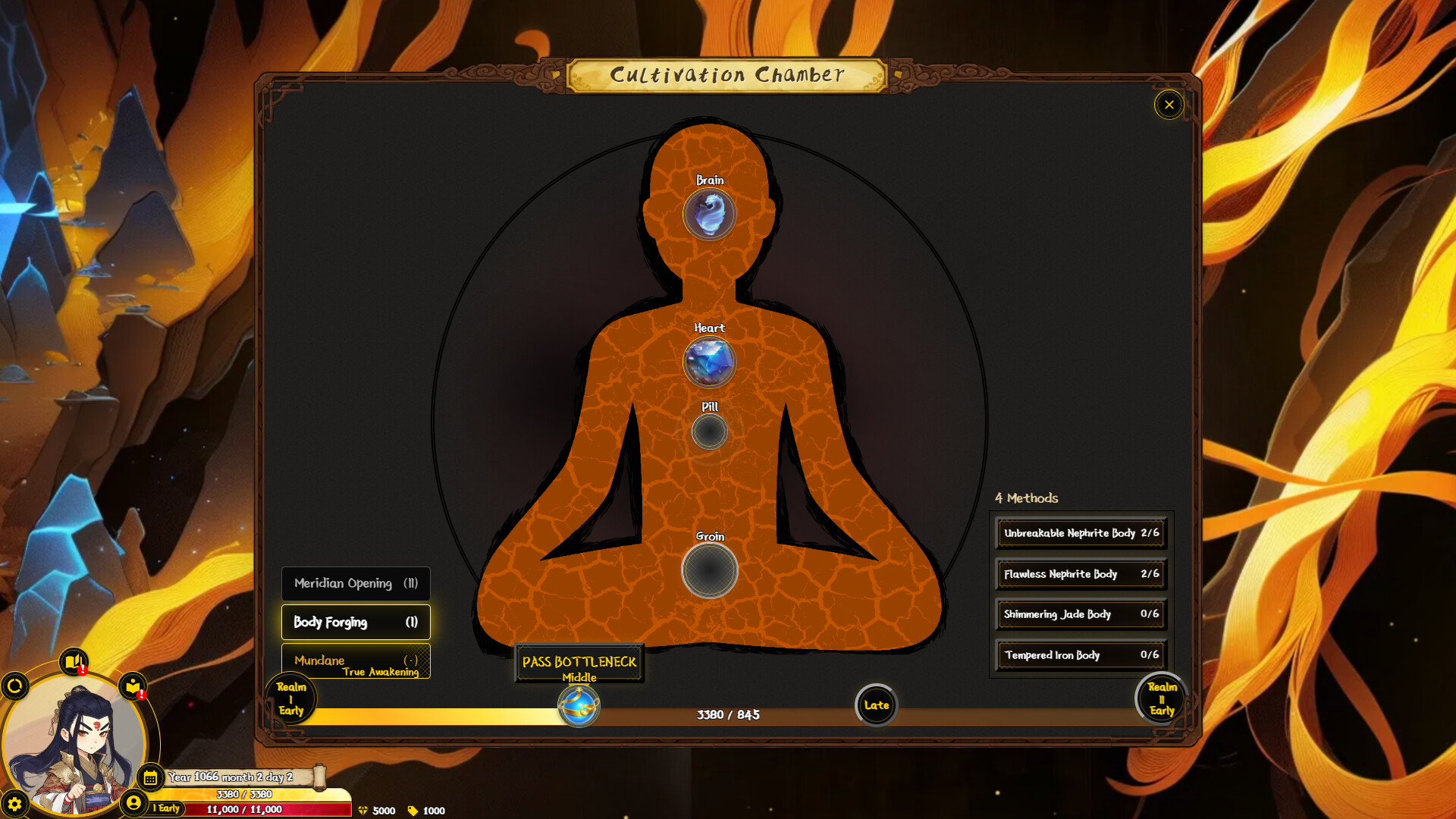Open the calendar icon

[150, 777]
